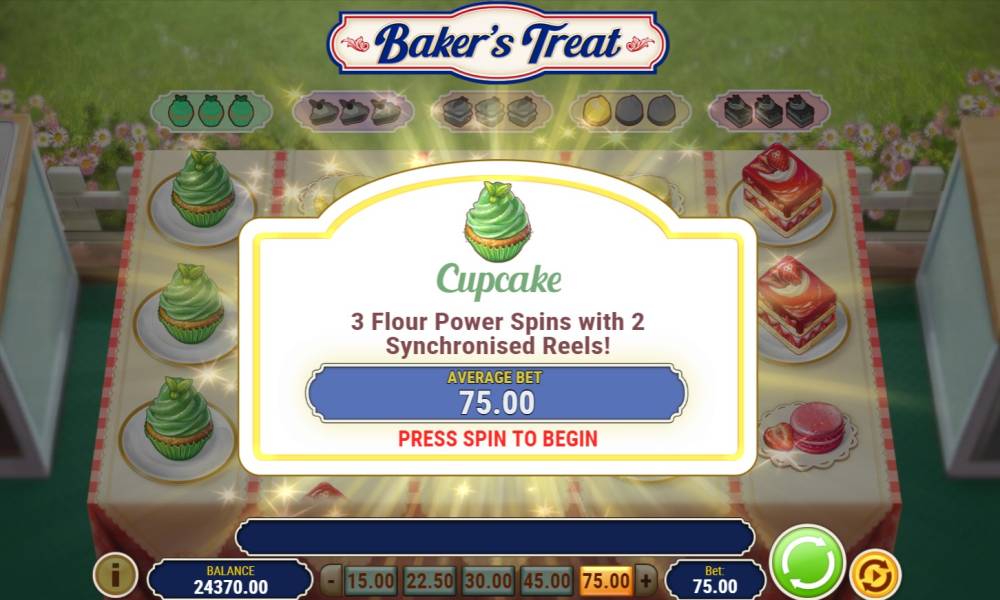Image resolution: width=1000 pixels, height=600 pixels.
Task: Pick the 45.00 bet option
Action: [x=548, y=580]
